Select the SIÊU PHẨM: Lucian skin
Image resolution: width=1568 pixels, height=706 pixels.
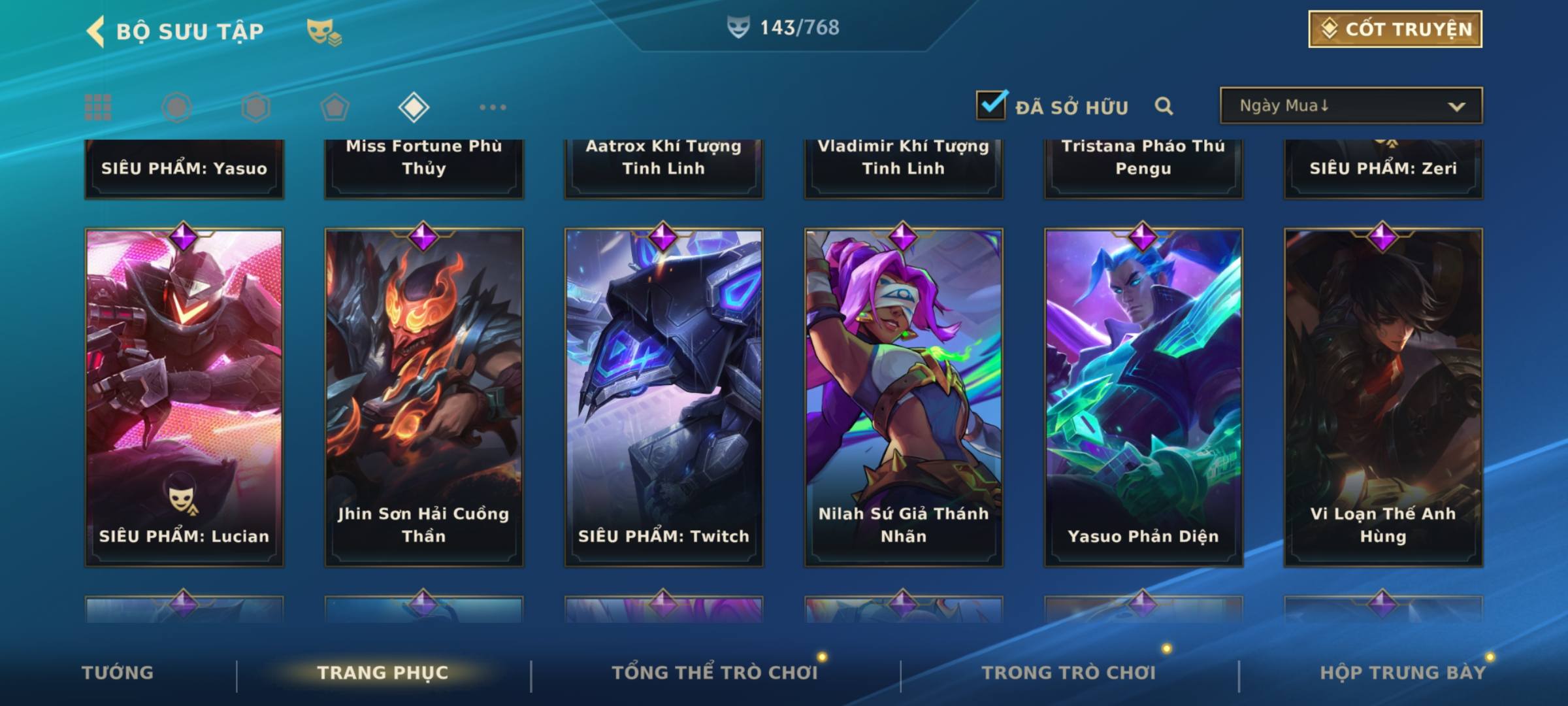tap(184, 397)
